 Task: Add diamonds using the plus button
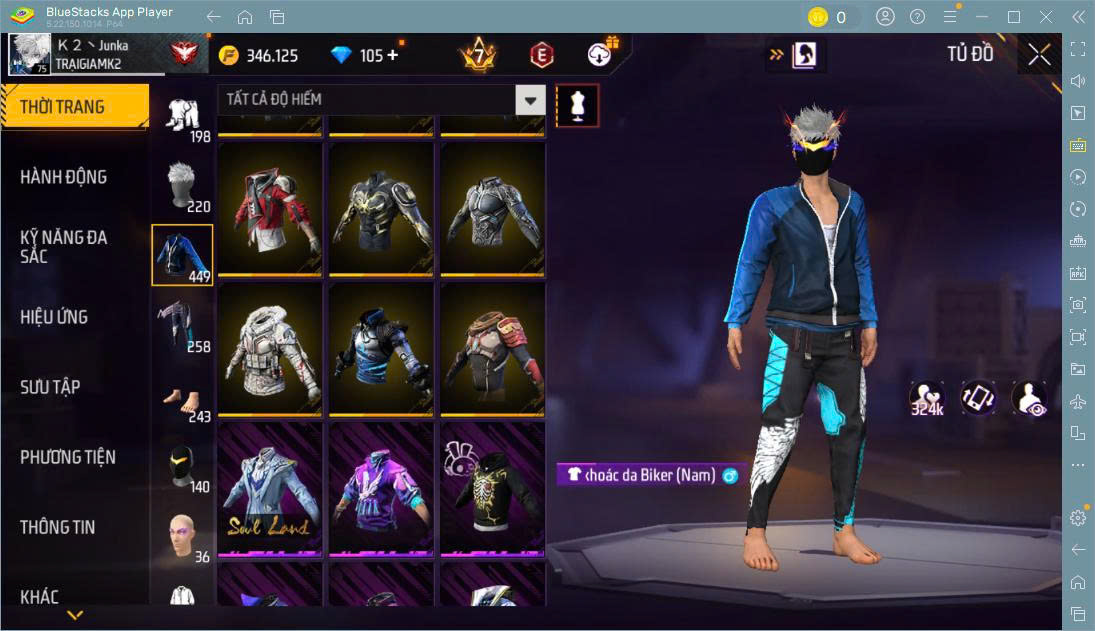pos(392,55)
